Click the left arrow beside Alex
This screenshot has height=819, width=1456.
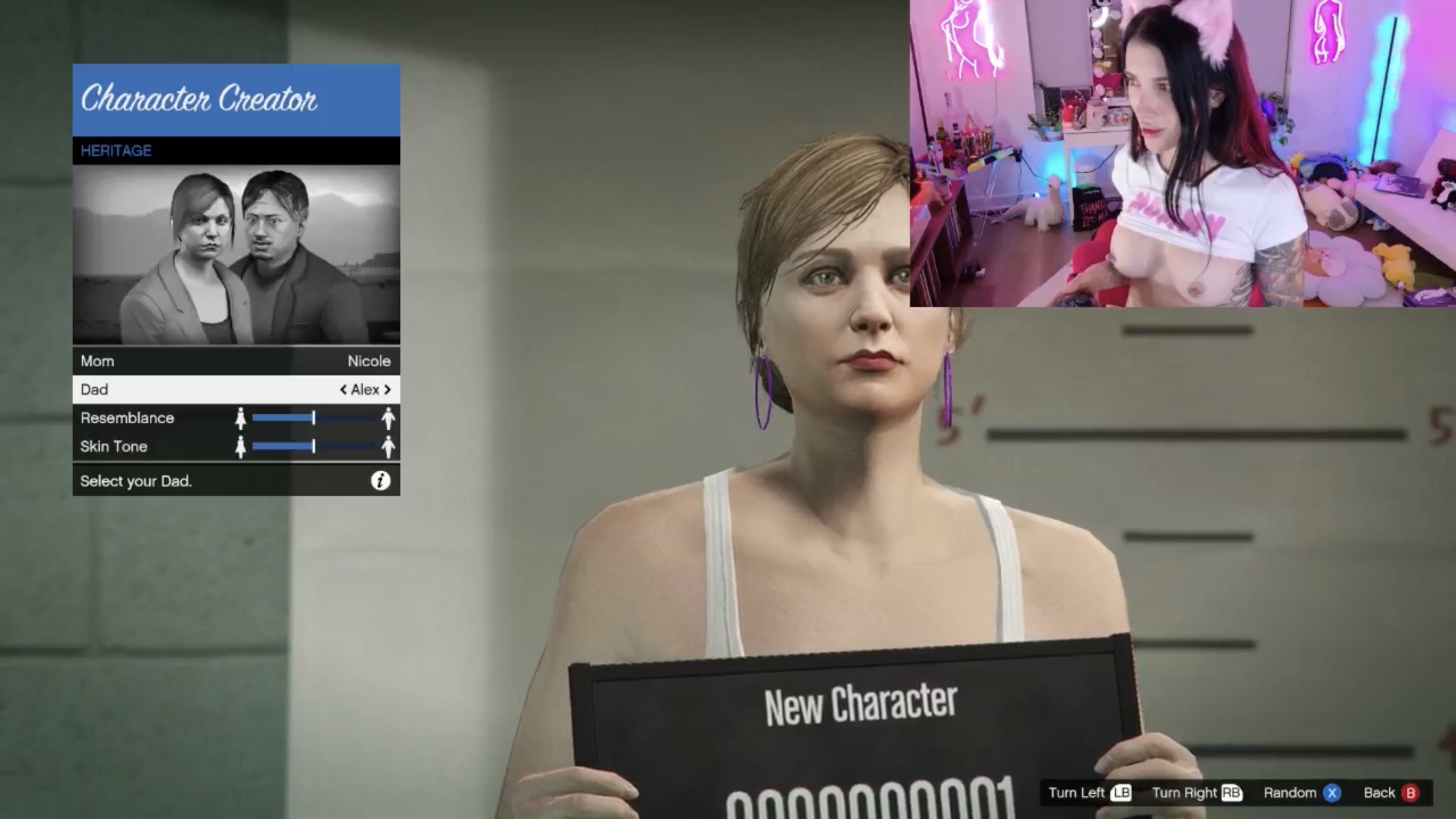click(343, 390)
